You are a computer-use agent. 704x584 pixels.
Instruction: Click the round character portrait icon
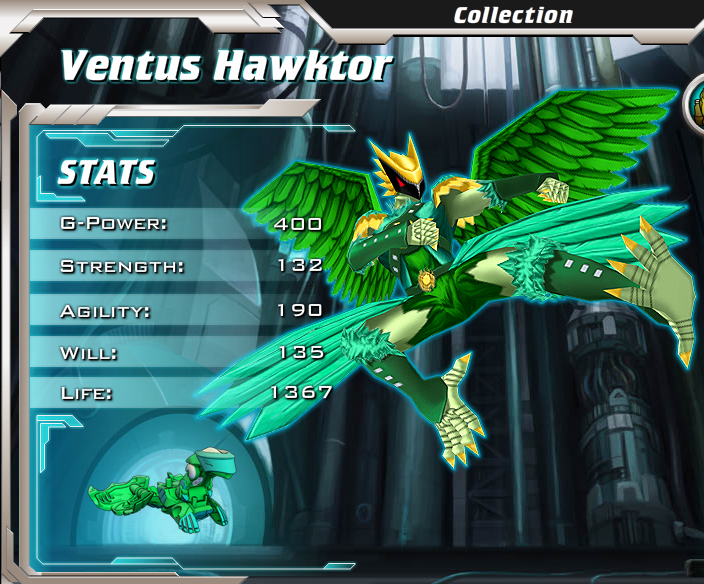(x=697, y=106)
